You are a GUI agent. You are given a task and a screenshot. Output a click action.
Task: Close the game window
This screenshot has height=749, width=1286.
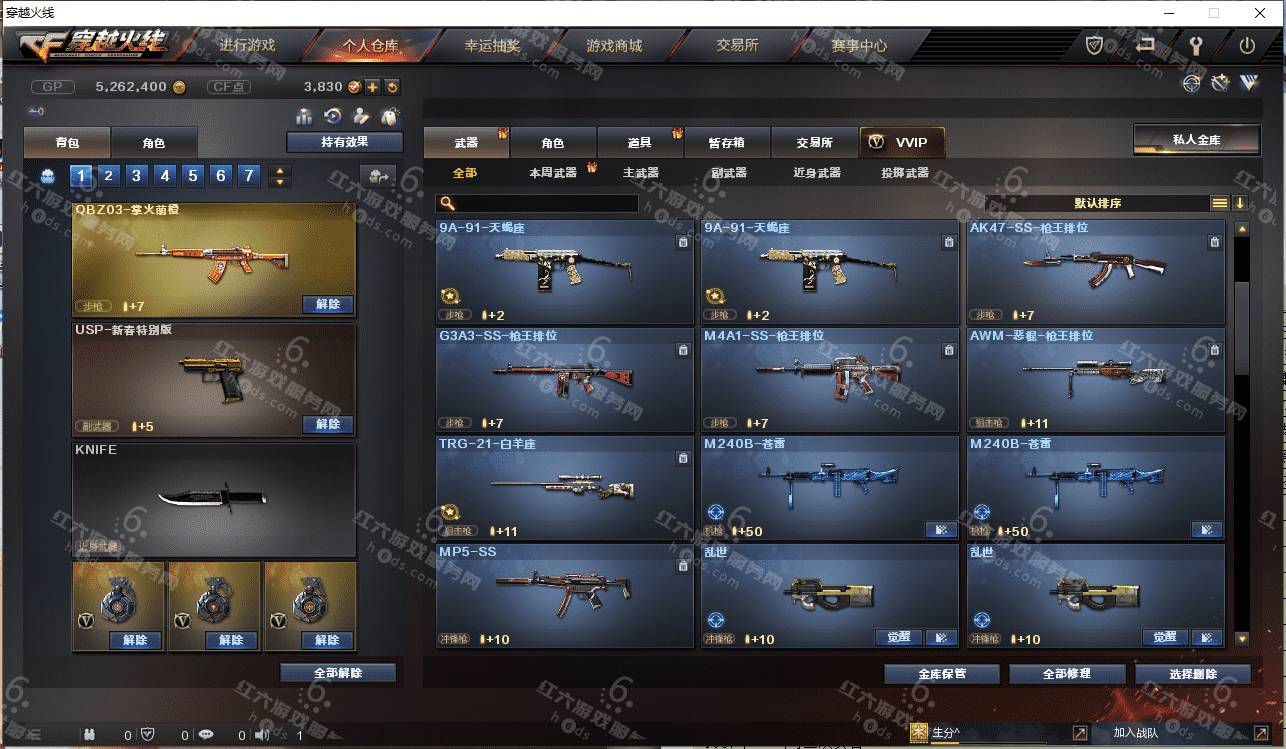[1259, 13]
